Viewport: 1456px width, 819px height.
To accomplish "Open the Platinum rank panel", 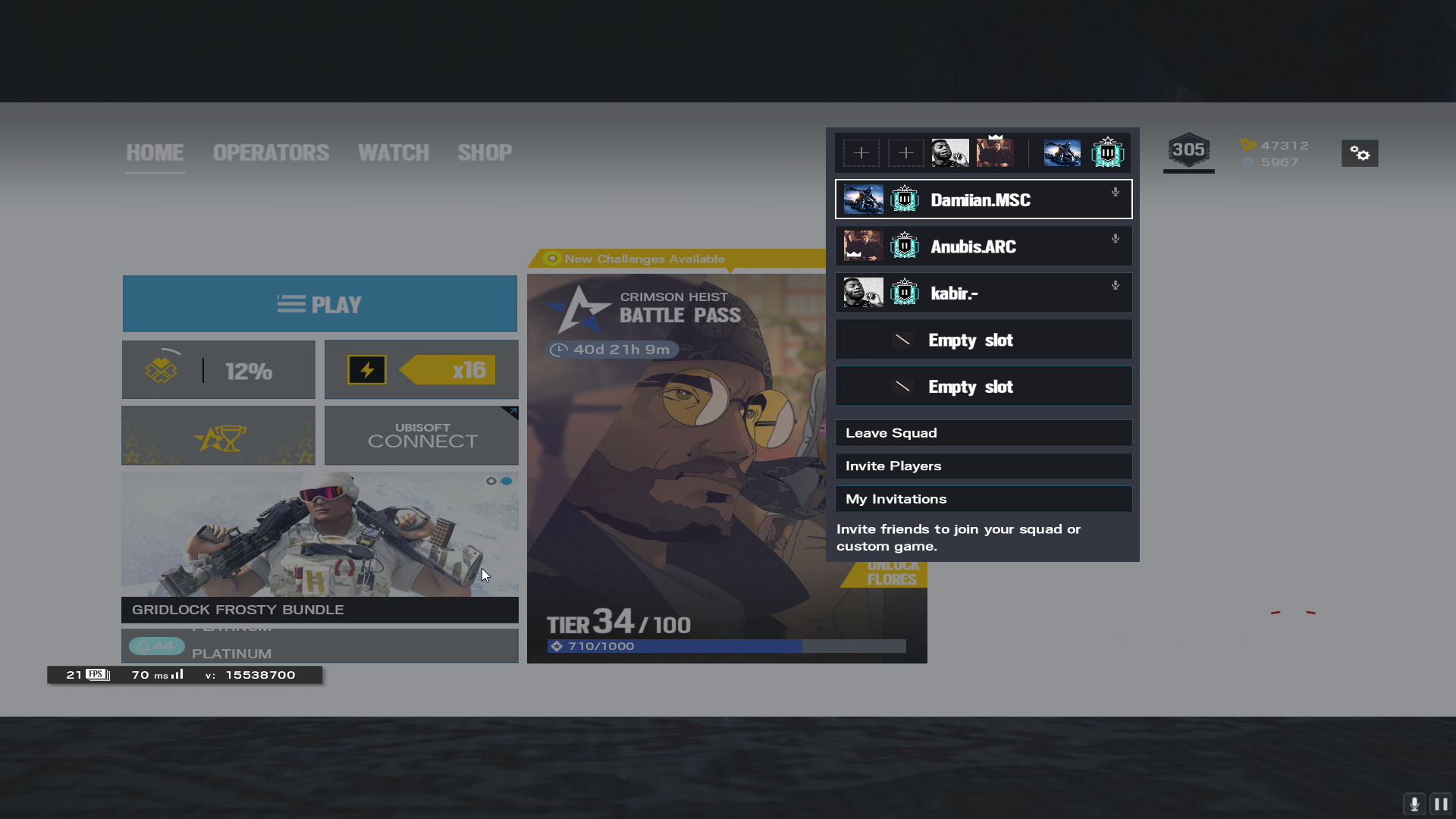I will [x=319, y=646].
